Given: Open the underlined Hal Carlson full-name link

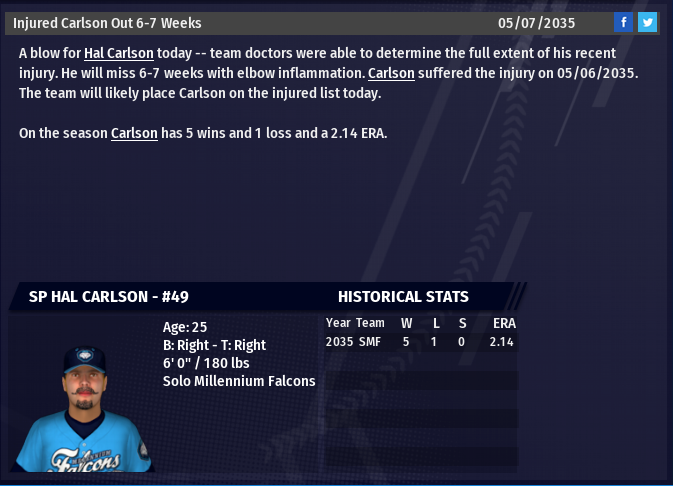Looking at the screenshot, I should point(119,53).
